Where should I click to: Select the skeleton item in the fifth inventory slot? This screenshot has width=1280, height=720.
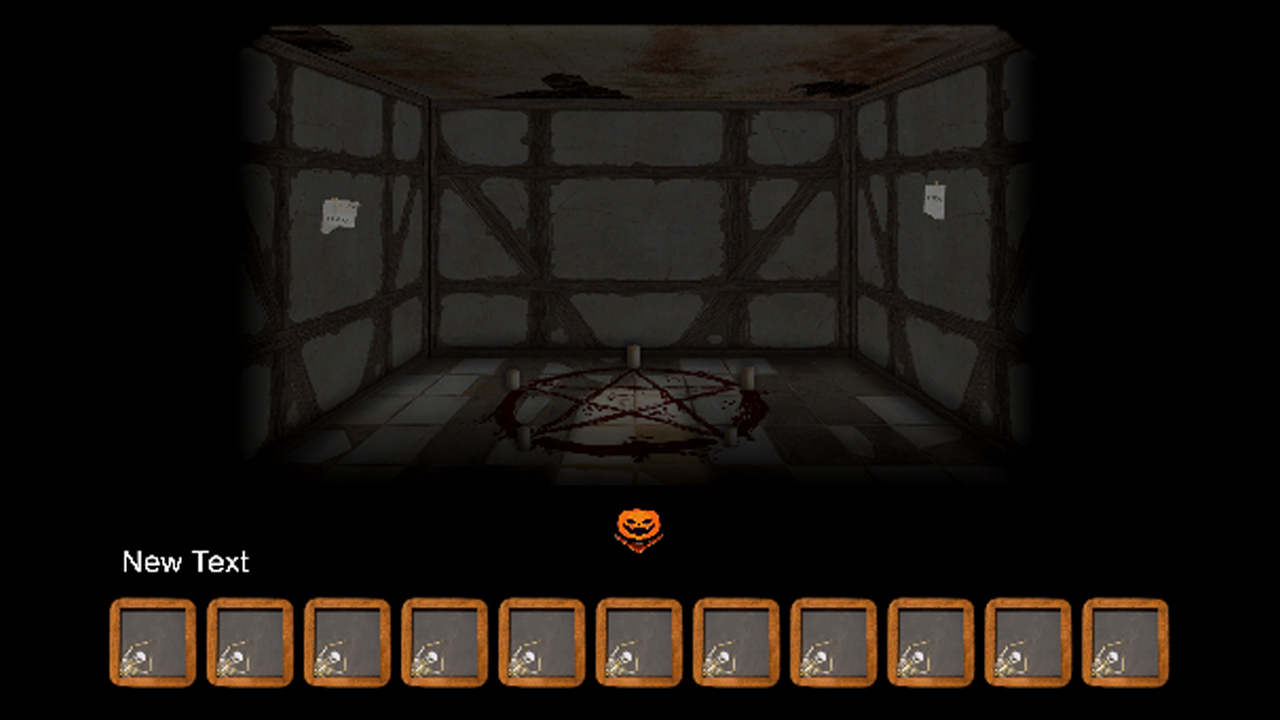point(541,643)
